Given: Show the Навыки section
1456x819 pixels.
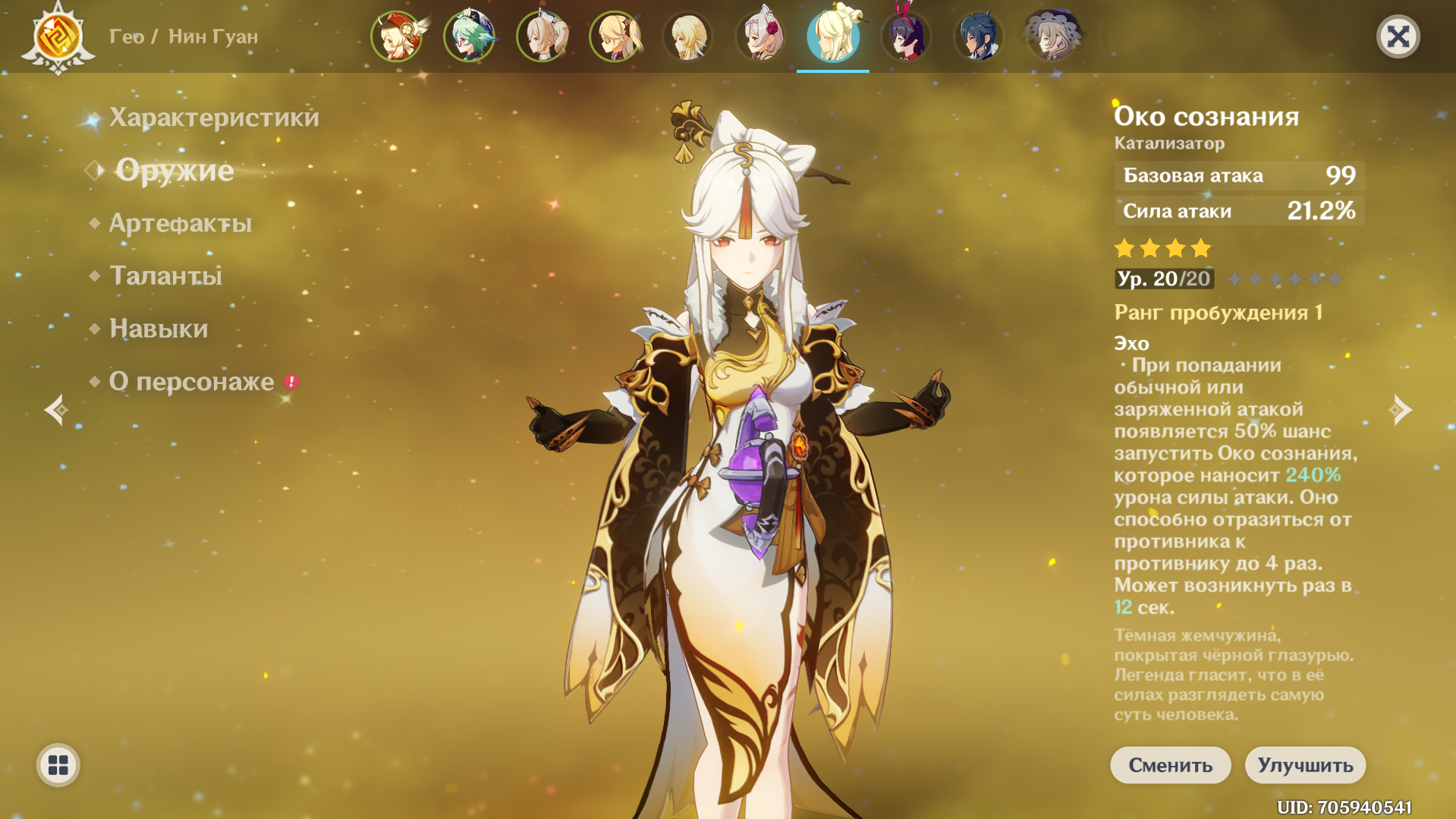Looking at the screenshot, I should [x=159, y=329].
